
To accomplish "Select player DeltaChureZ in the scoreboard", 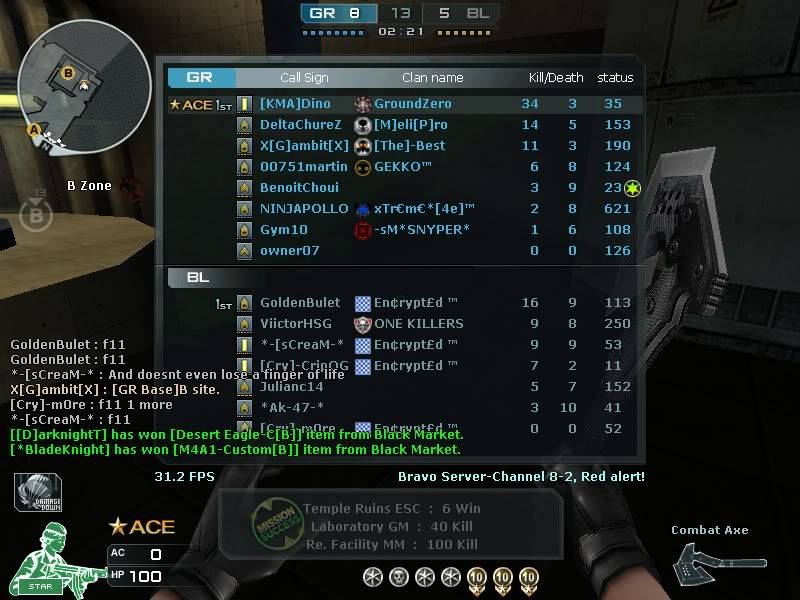I will 300,125.
